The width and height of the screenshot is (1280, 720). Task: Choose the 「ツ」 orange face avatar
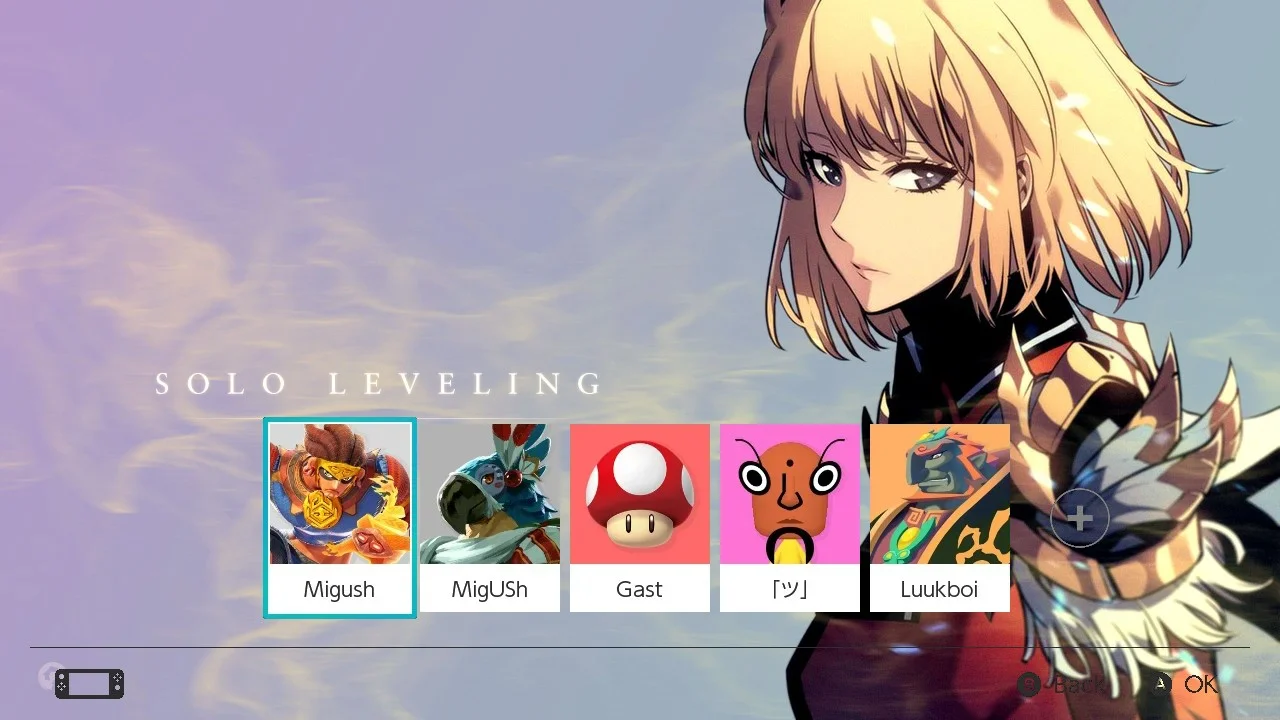coord(790,494)
